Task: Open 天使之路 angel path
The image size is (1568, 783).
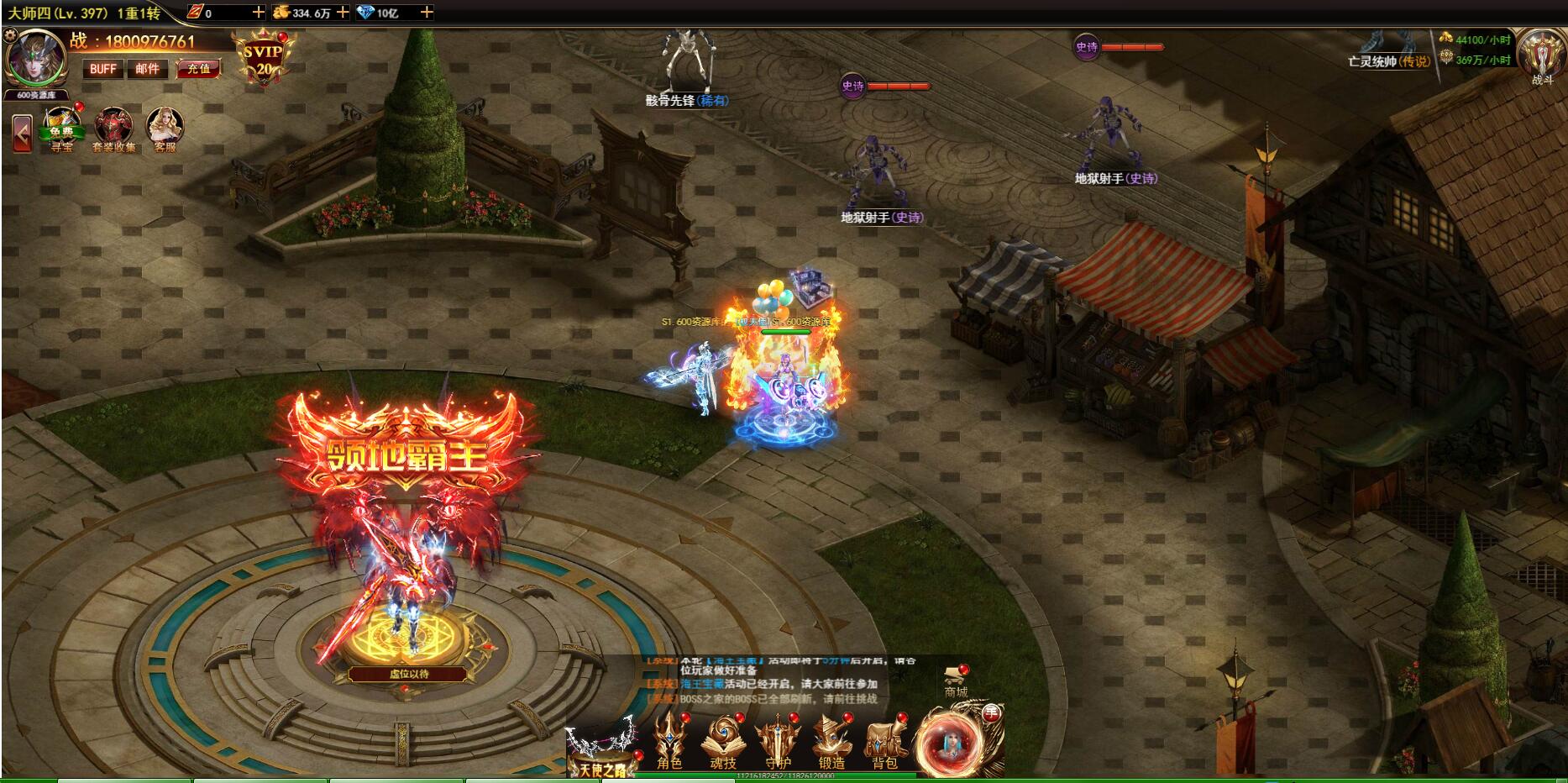Action: coord(601,750)
